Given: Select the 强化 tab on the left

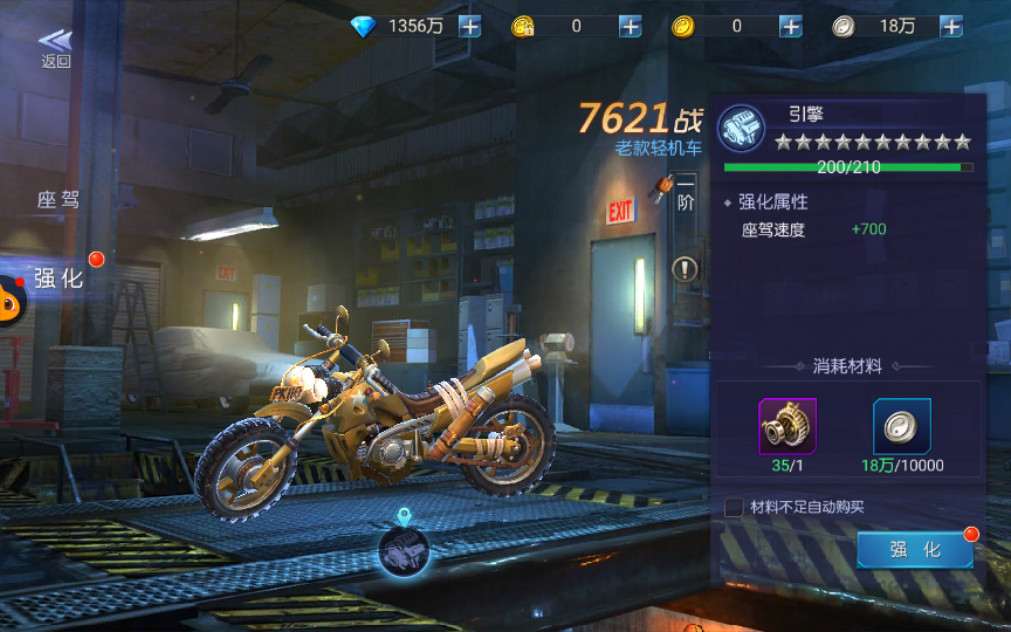Looking at the screenshot, I should point(60,278).
